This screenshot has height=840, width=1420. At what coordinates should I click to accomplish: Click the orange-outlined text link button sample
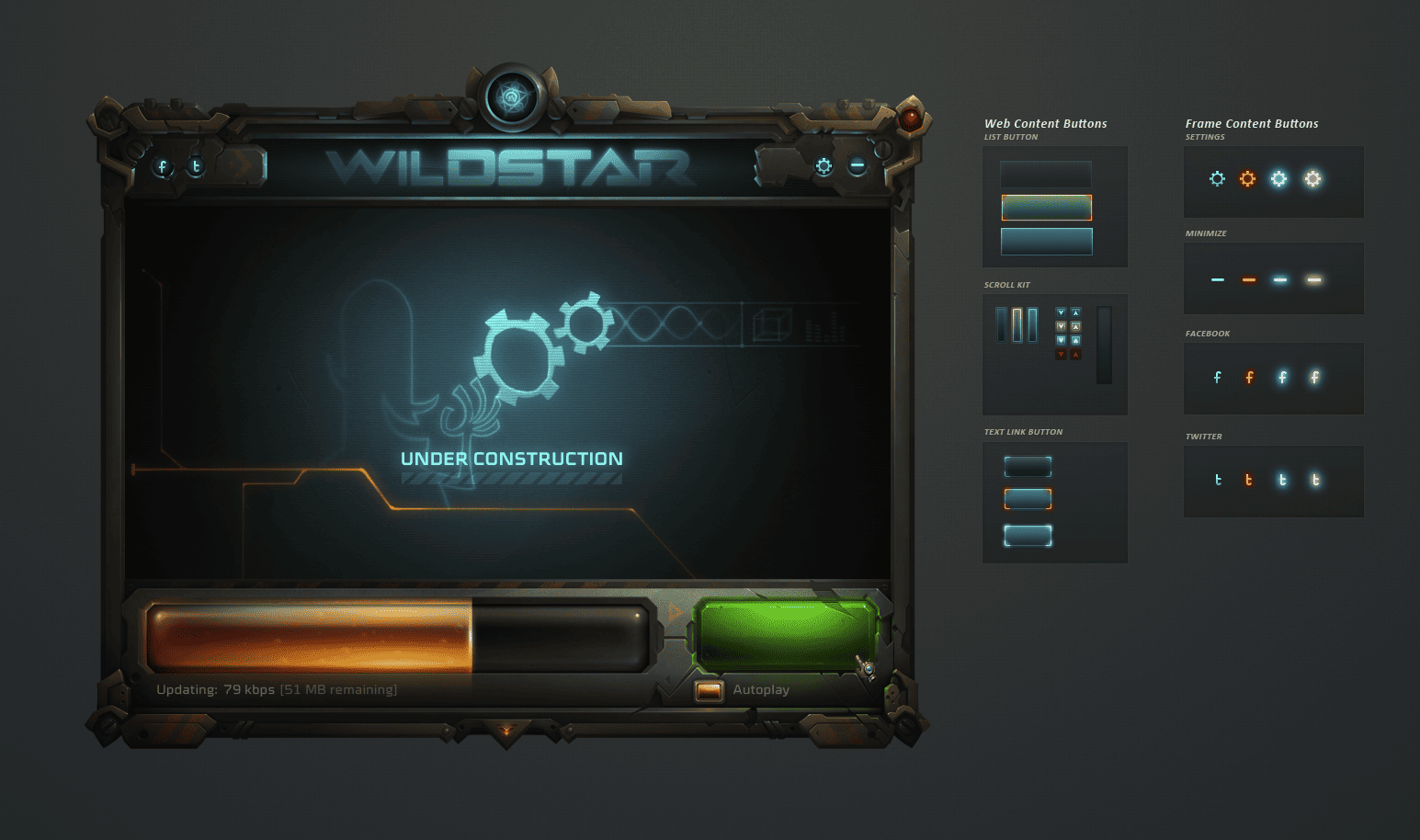tap(1028, 499)
